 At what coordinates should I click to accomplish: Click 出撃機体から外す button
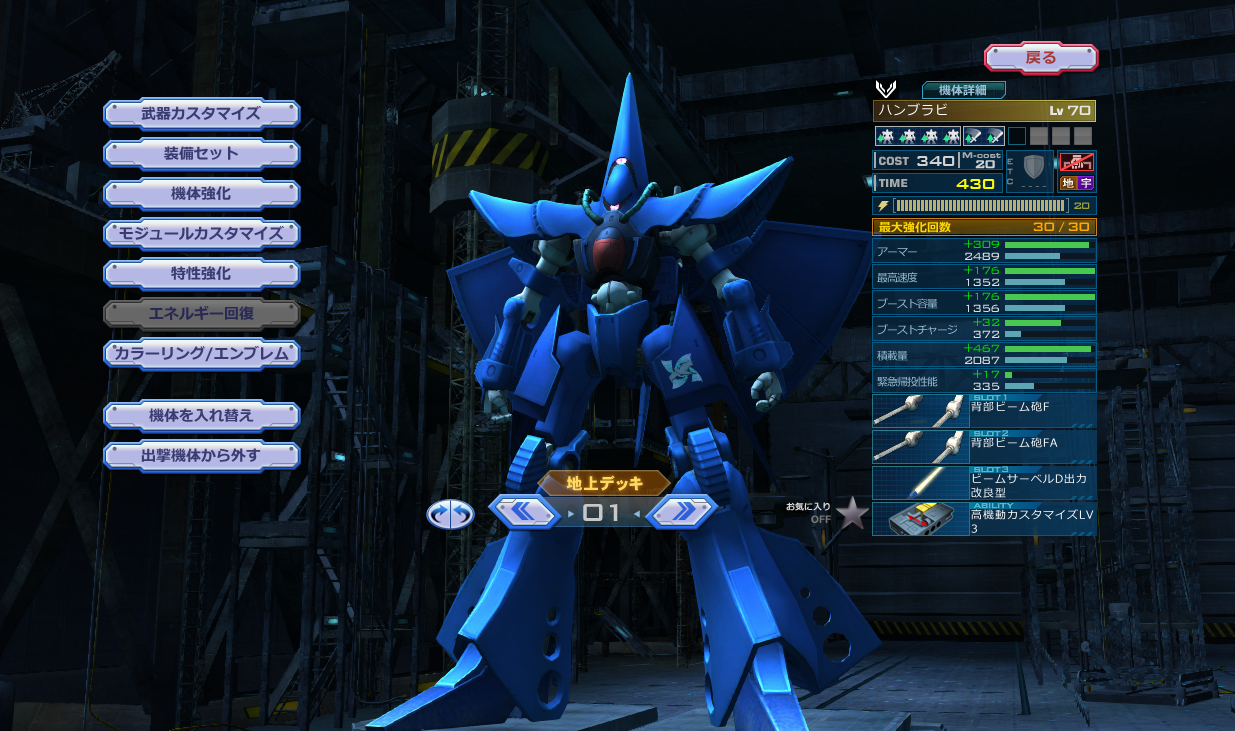201,456
